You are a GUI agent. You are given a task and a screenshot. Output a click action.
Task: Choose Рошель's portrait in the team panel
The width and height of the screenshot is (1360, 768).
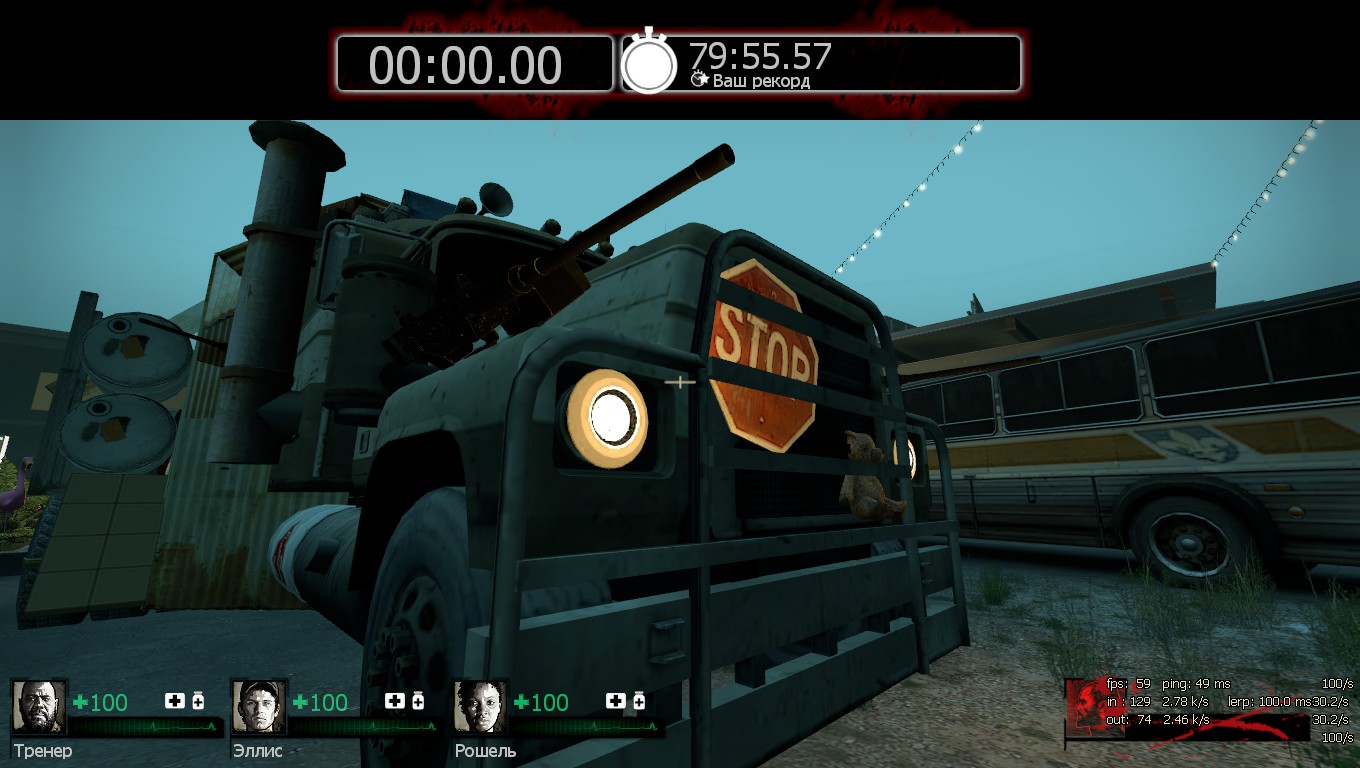point(480,707)
